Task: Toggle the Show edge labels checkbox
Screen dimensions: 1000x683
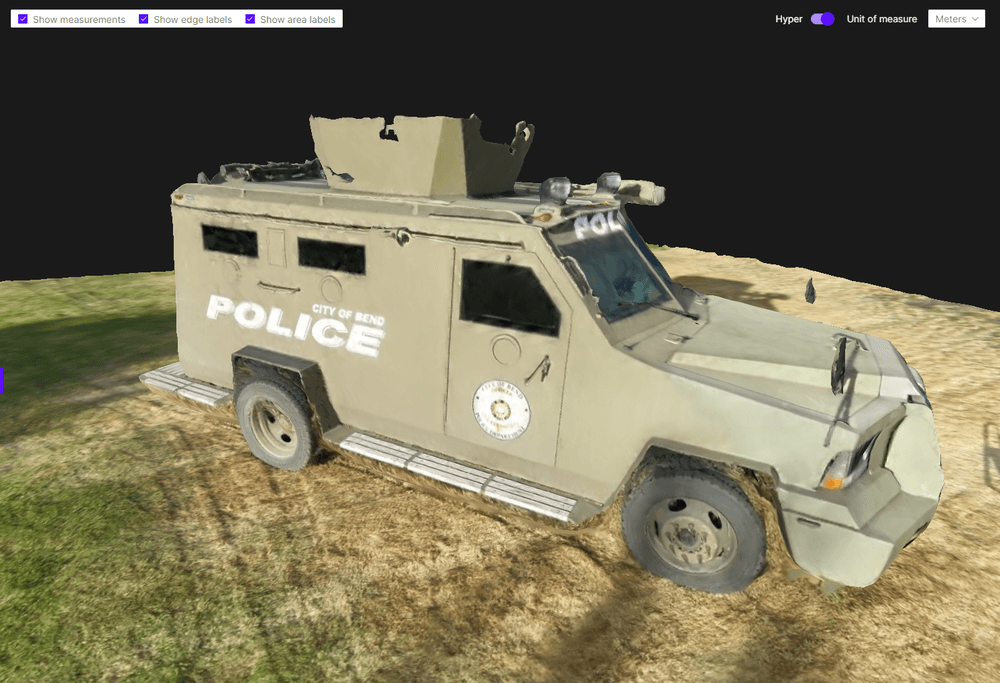Action: (x=144, y=19)
